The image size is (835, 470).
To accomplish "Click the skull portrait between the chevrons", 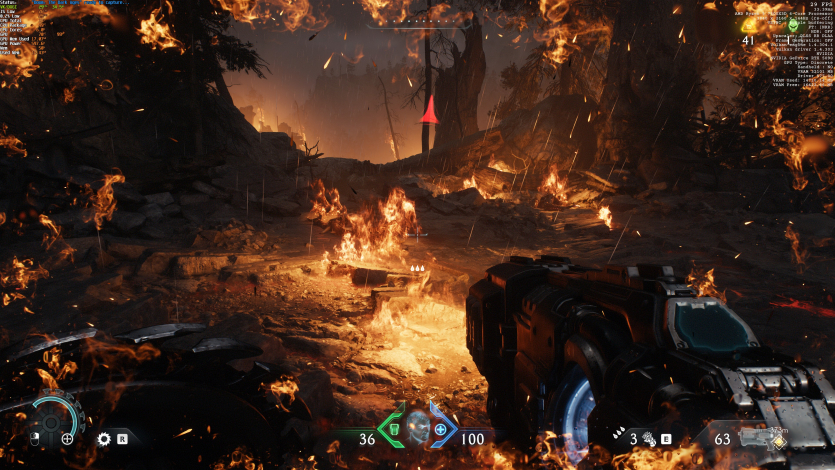I will (418, 429).
